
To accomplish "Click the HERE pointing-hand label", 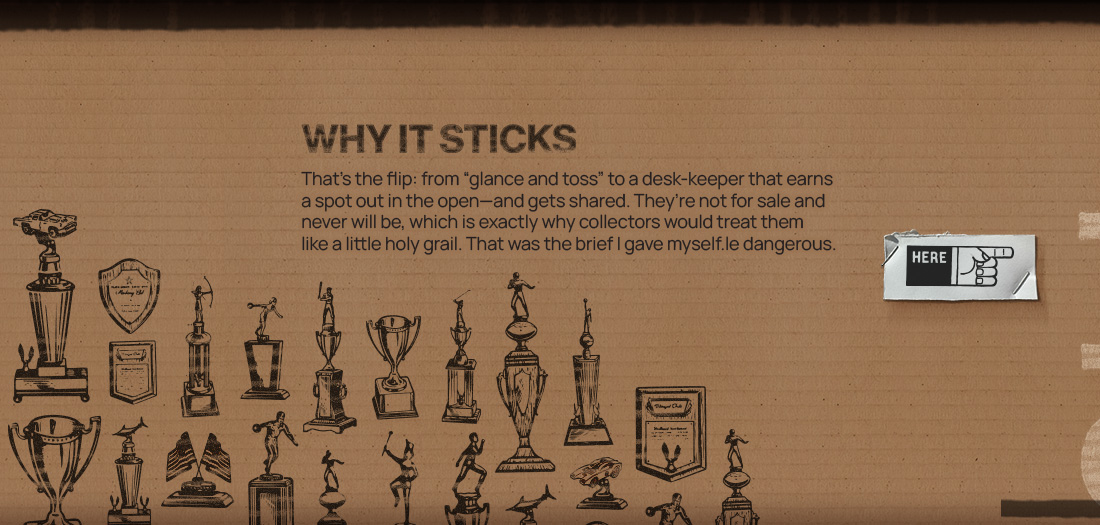I will 959,266.
